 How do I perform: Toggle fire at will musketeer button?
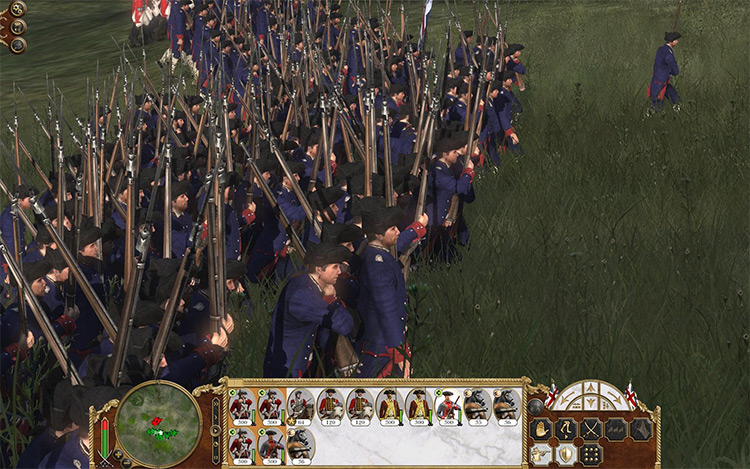[x=541, y=453]
